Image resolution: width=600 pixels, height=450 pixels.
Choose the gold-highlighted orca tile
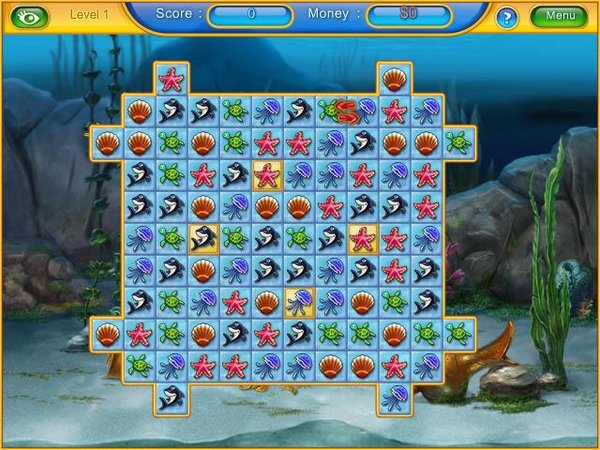(x=204, y=238)
